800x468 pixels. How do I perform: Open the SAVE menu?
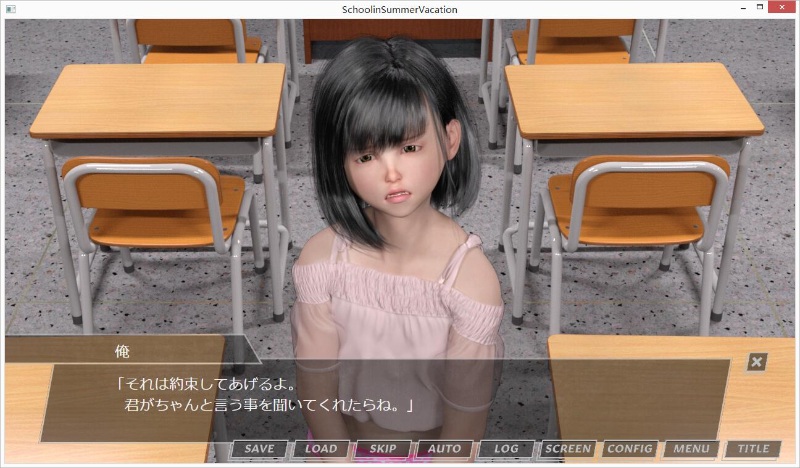tap(259, 450)
